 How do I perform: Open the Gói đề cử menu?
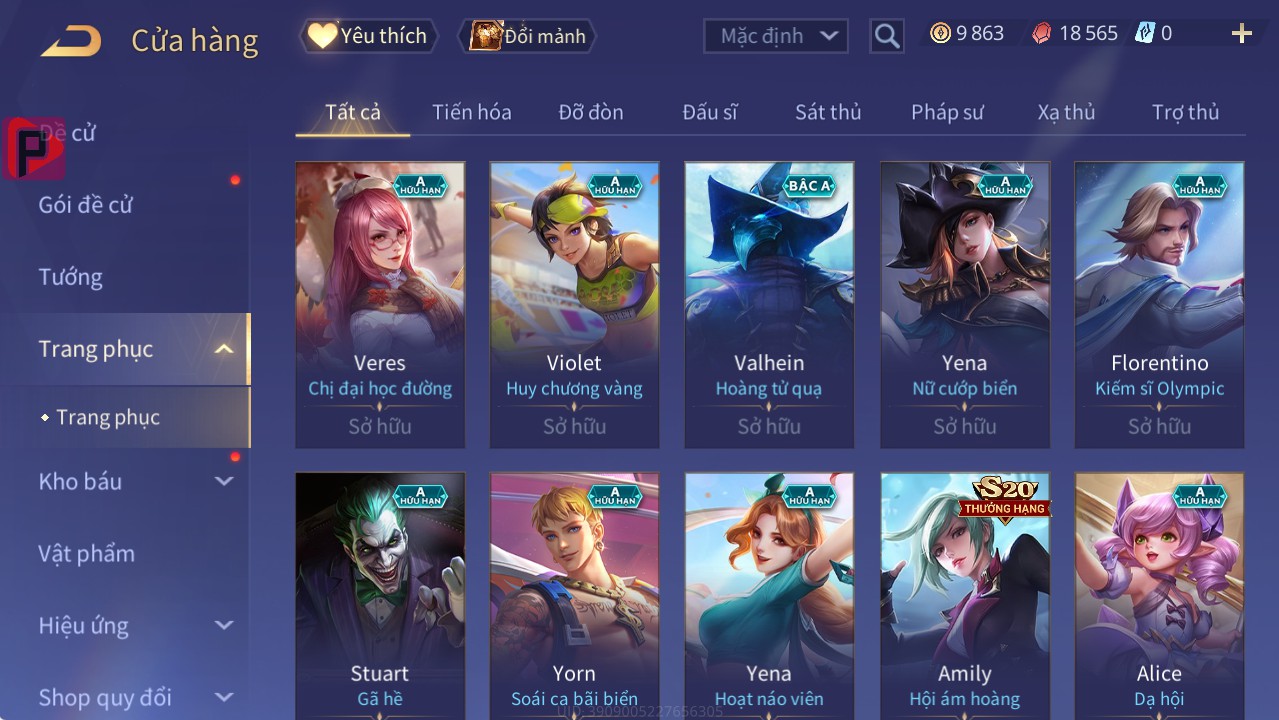click(86, 205)
